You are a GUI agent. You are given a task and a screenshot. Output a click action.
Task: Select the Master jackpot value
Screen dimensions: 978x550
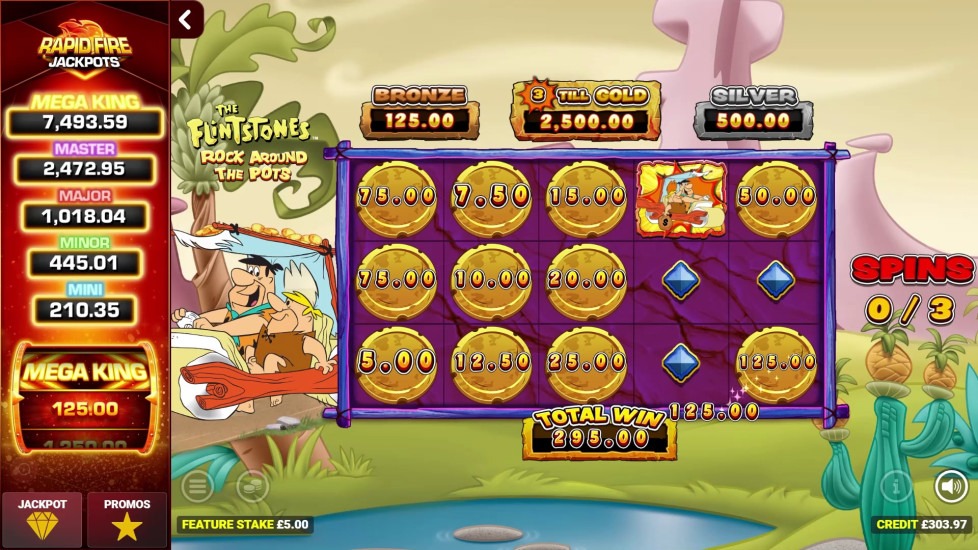point(85,169)
